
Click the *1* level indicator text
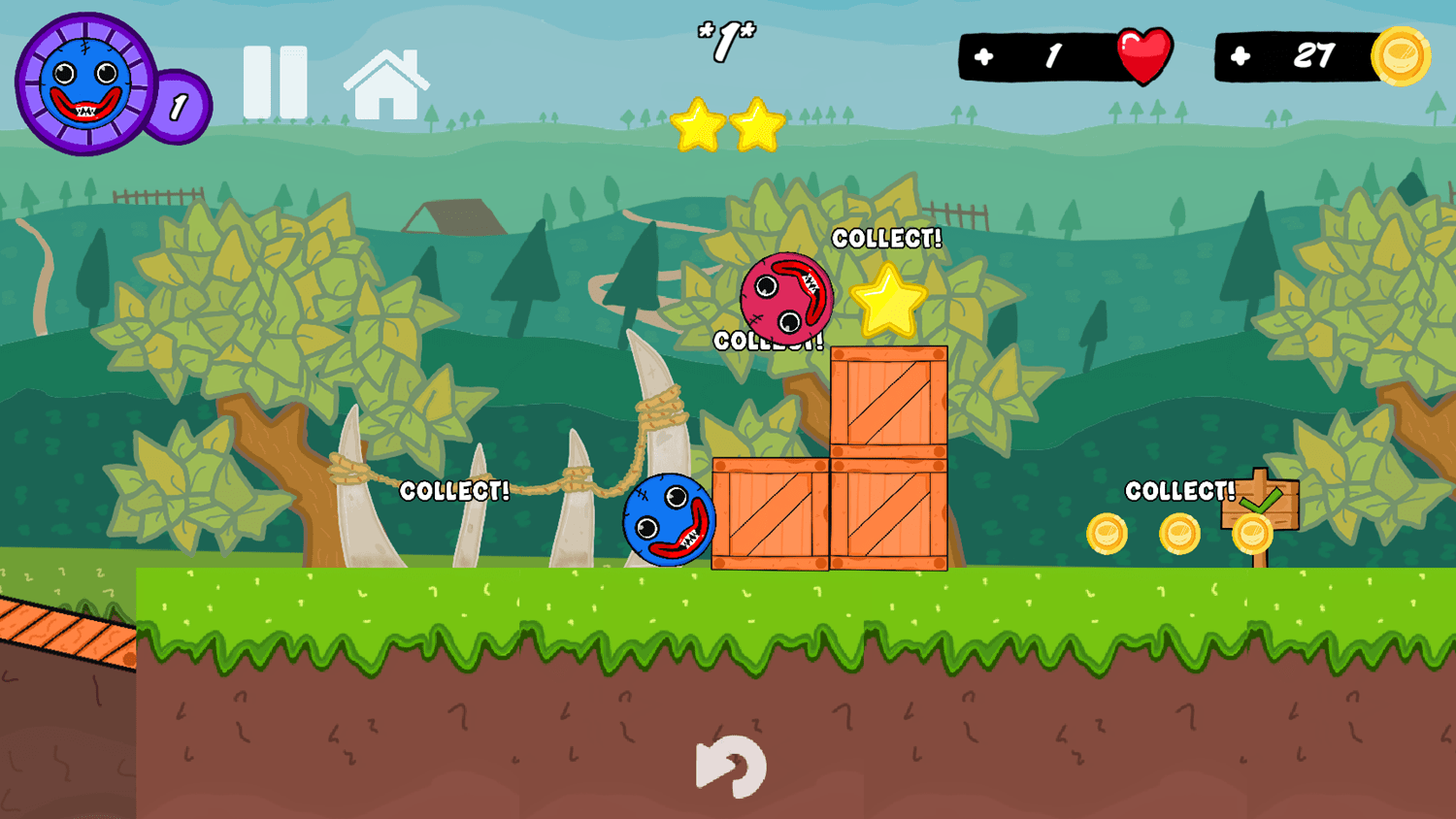pyautogui.click(x=726, y=42)
